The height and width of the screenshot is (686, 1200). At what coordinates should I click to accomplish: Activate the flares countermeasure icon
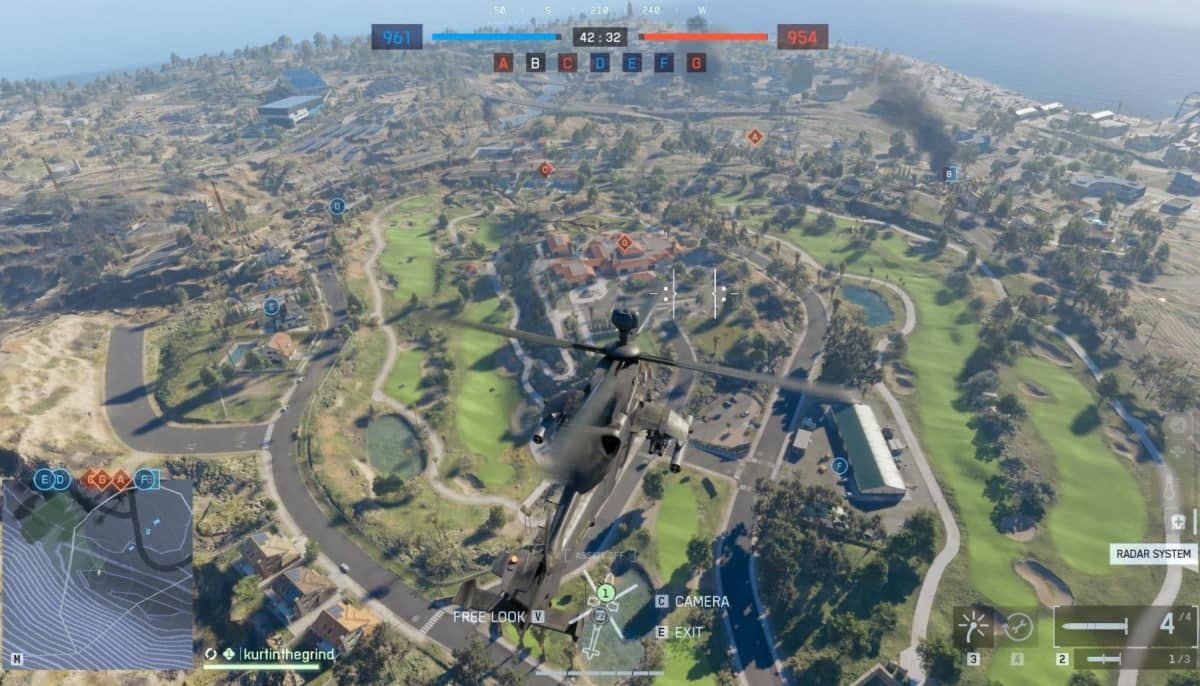point(973,627)
